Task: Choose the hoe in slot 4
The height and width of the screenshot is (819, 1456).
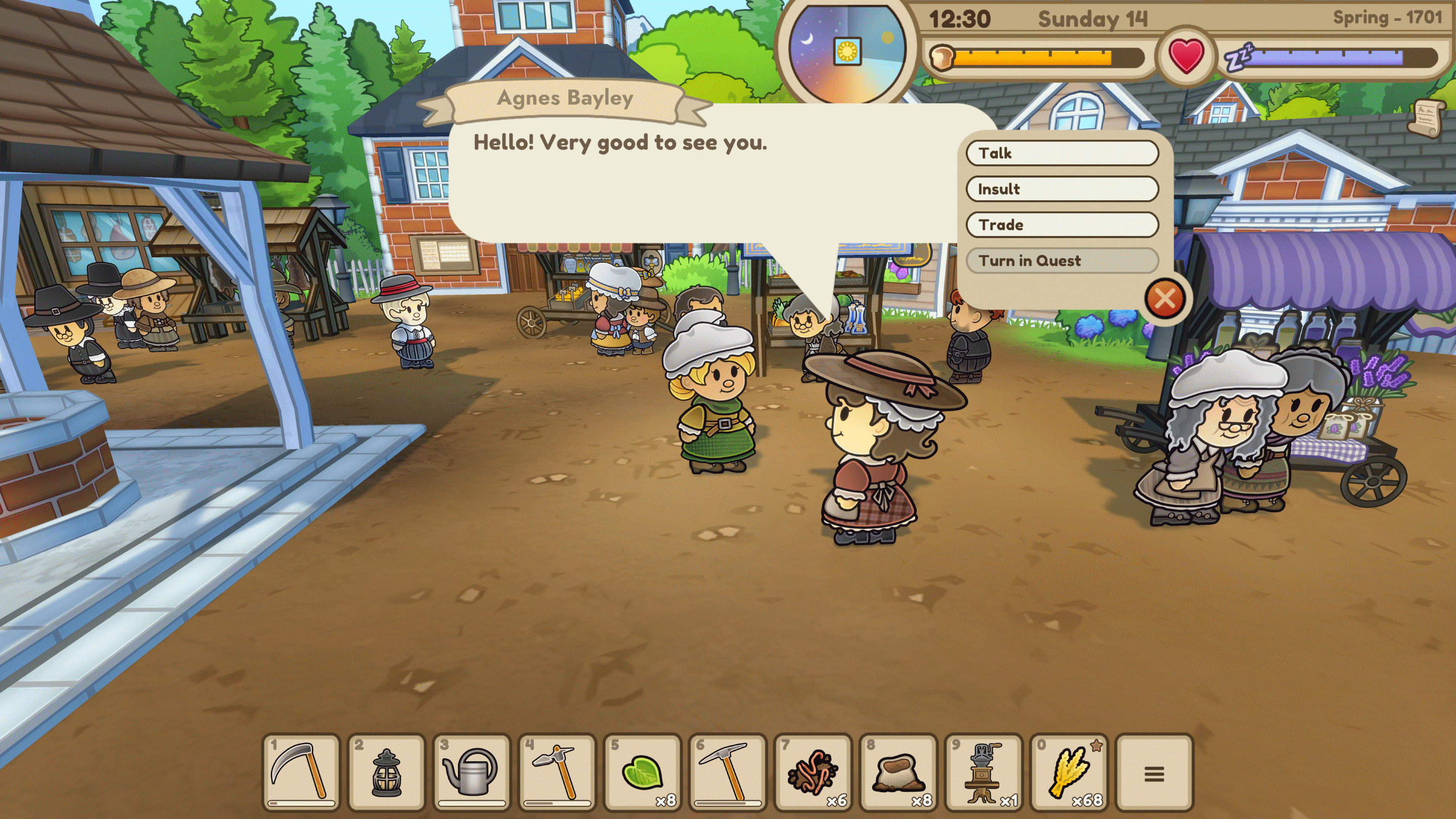Action: pos(557,772)
